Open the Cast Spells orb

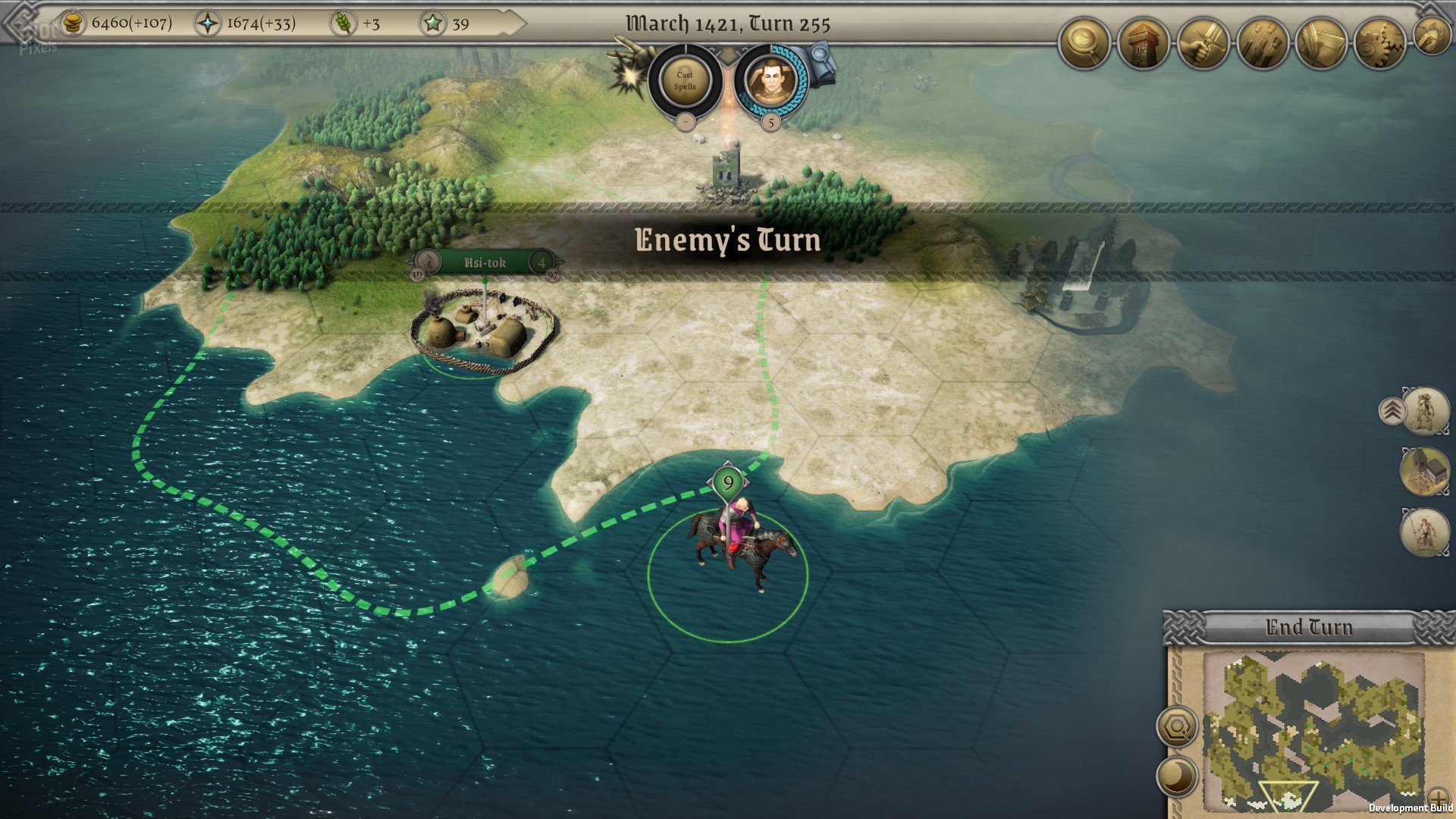685,80
